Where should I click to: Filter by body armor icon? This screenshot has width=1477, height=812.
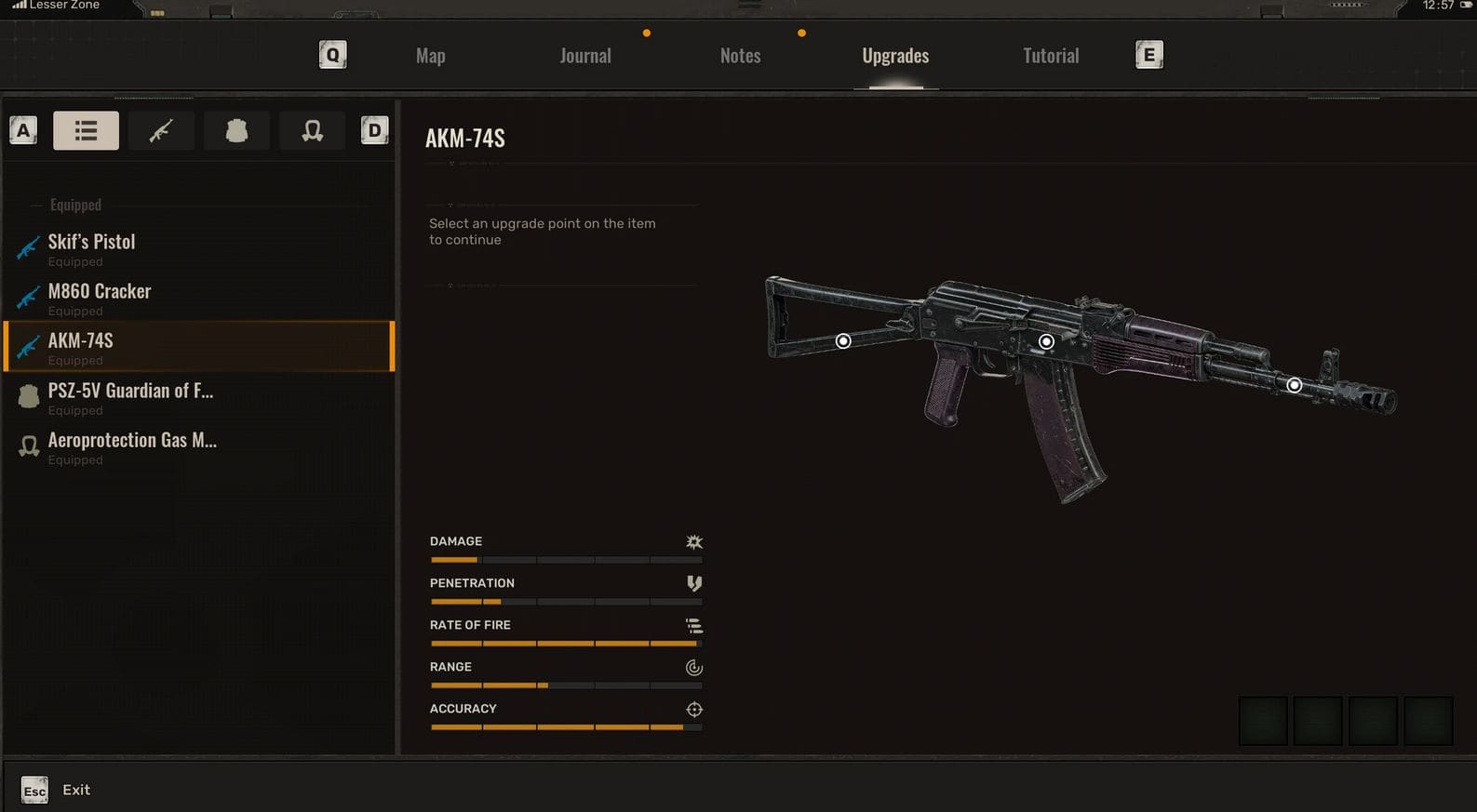236,130
